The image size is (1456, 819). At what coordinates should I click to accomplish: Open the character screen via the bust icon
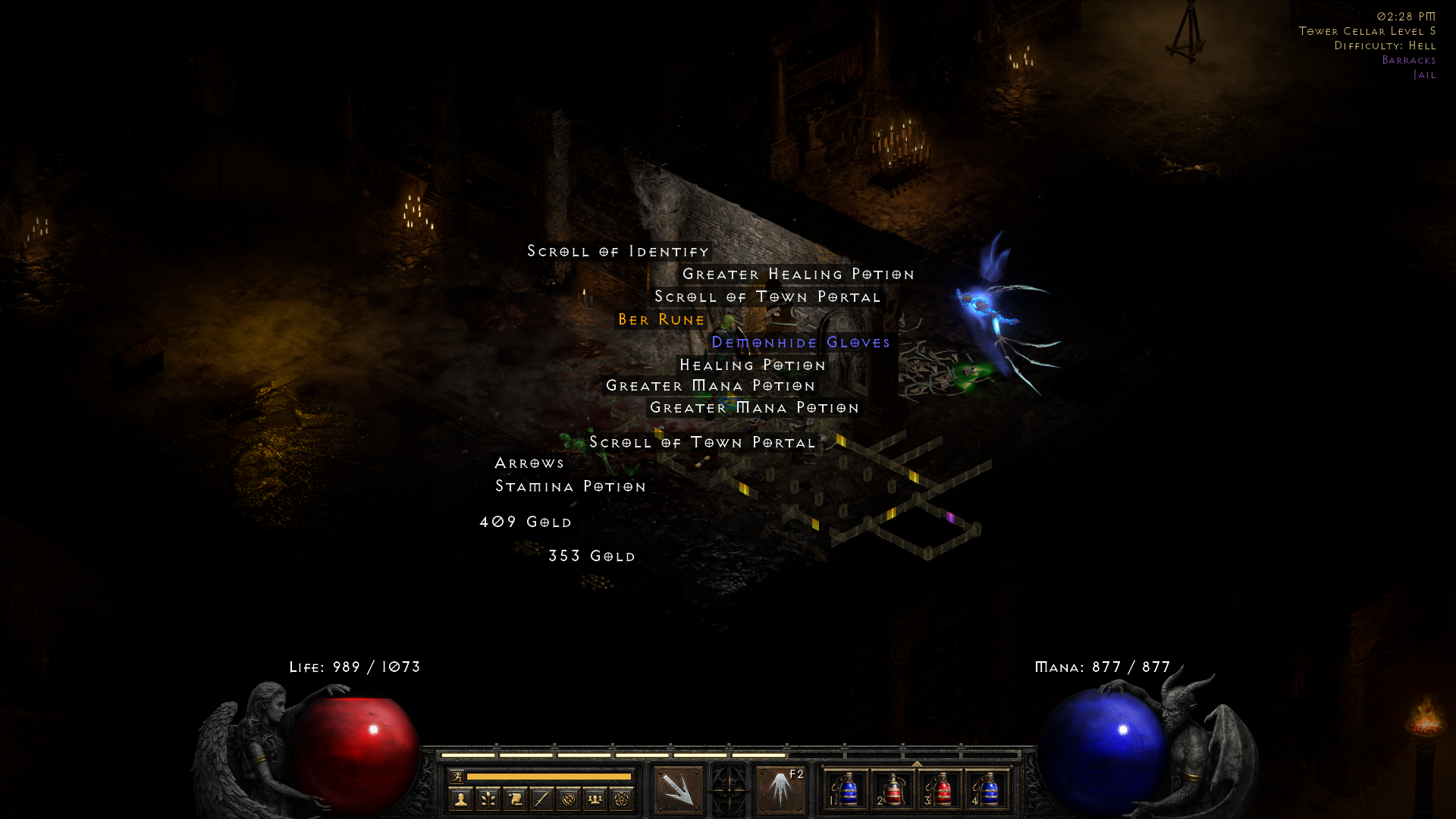click(460, 799)
